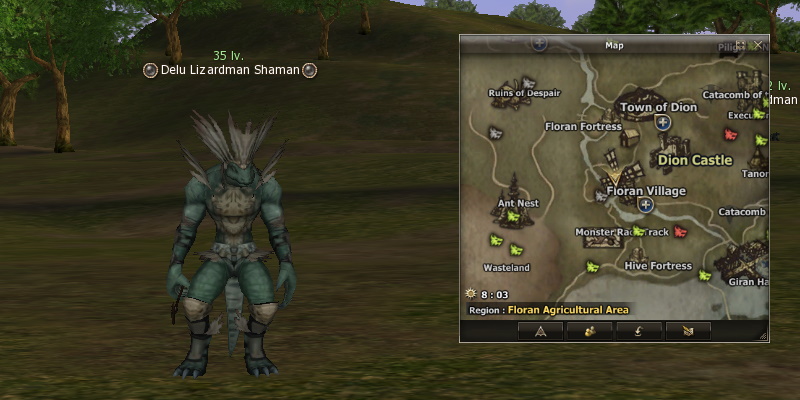Viewport: 800px width, 400px height.
Task: Click the red monster marker on map
Action: coord(681,232)
